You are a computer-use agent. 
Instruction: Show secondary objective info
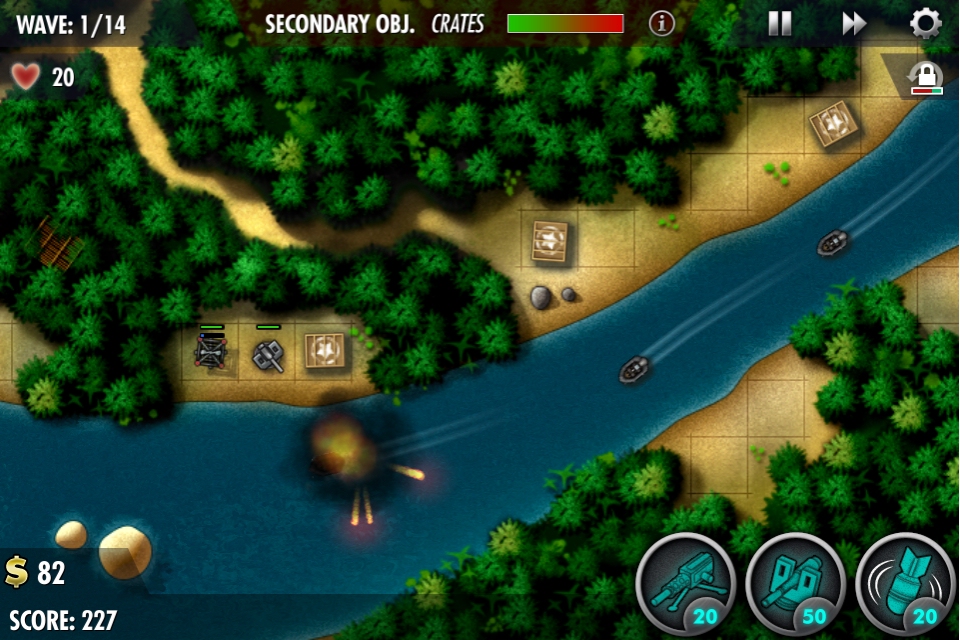pyautogui.click(x=662, y=24)
